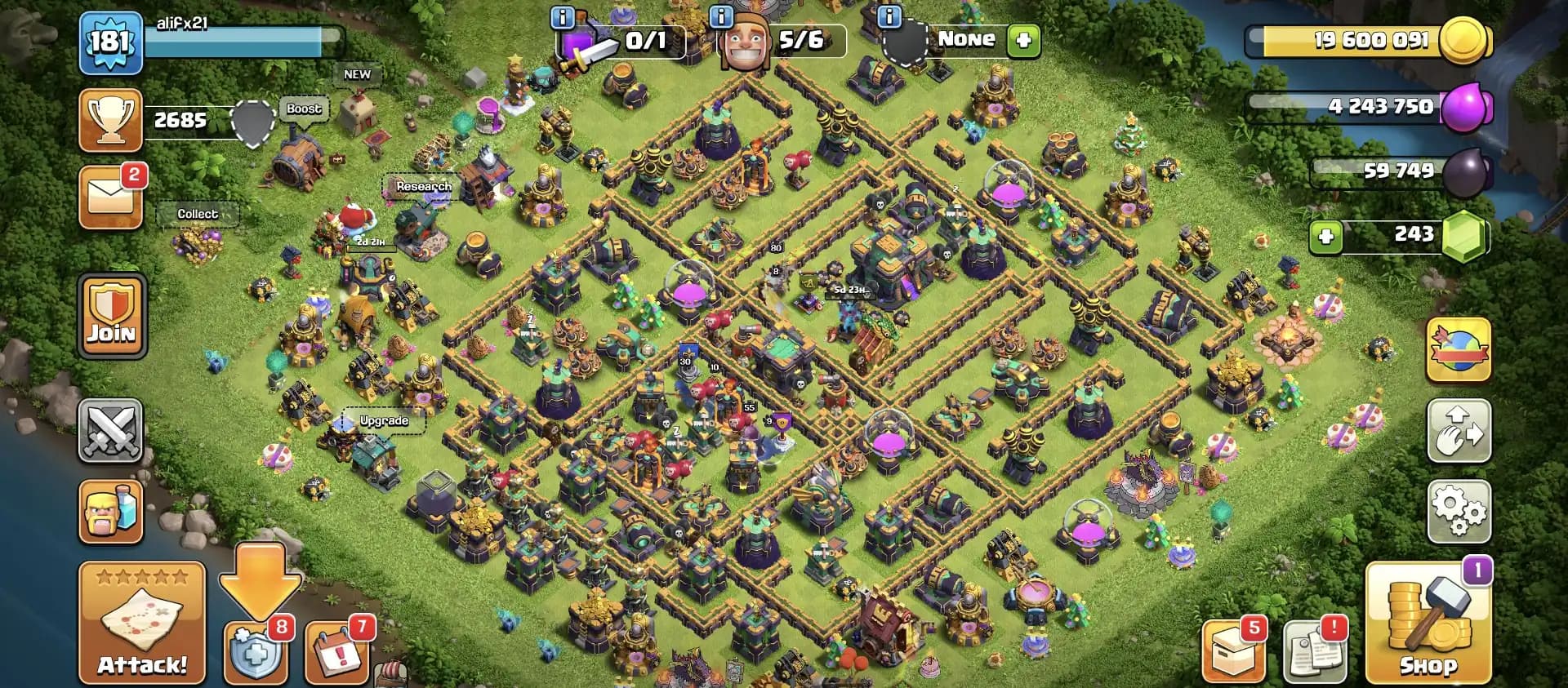Click the level 181 experience badge
The height and width of the screenshot is (688, 1568).
[111, 38]
